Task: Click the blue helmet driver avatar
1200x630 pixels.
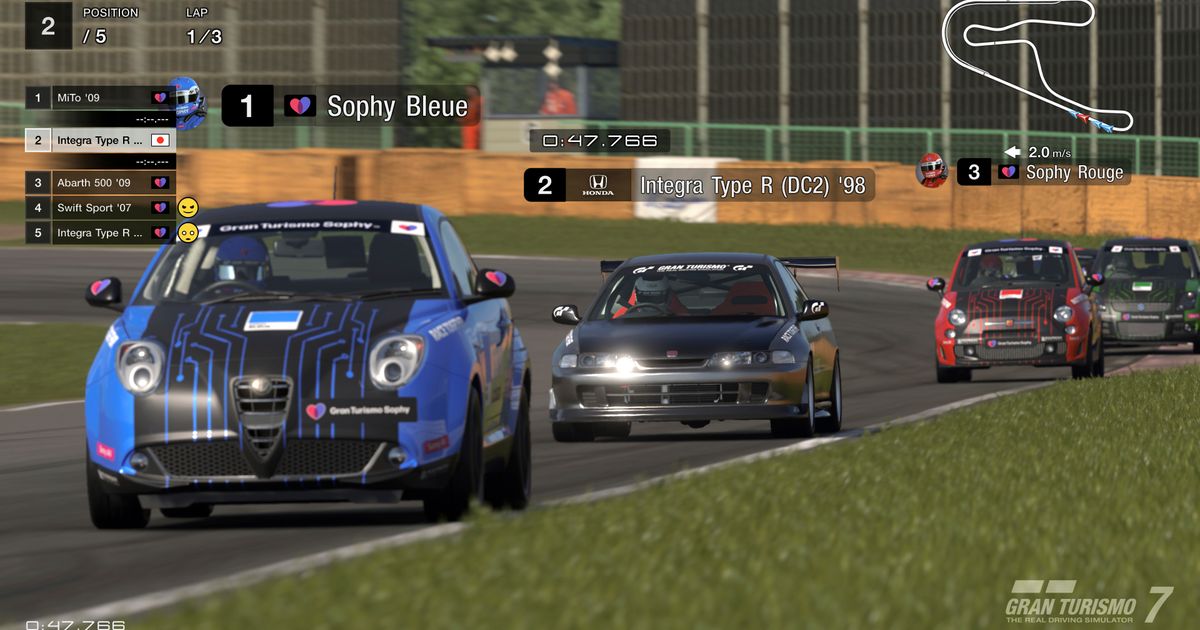Action: (187, 101)
